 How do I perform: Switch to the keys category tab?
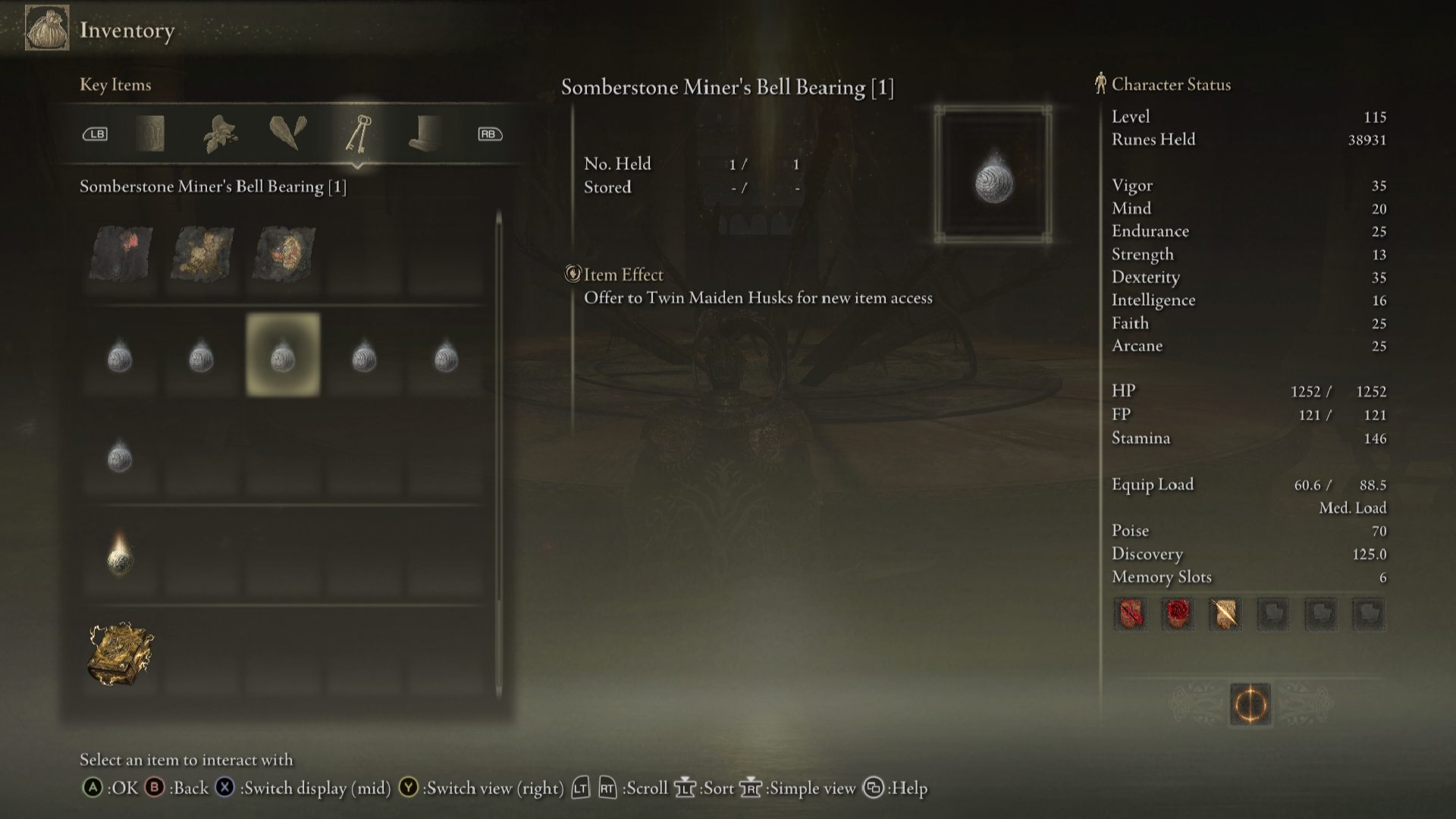[x=358, y=134]
